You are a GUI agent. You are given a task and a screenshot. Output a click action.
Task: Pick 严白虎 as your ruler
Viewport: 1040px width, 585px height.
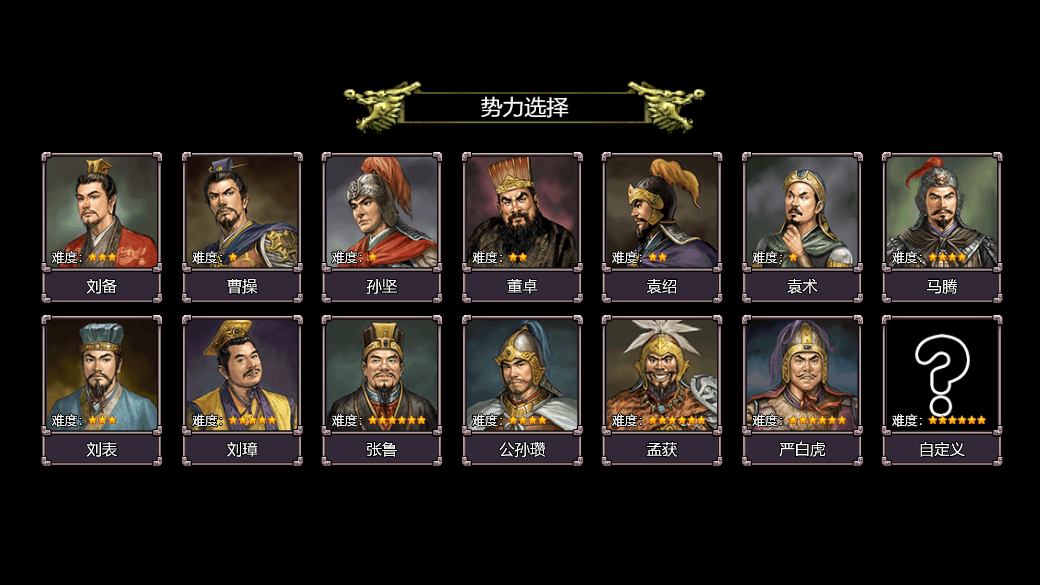click(801, 375)
